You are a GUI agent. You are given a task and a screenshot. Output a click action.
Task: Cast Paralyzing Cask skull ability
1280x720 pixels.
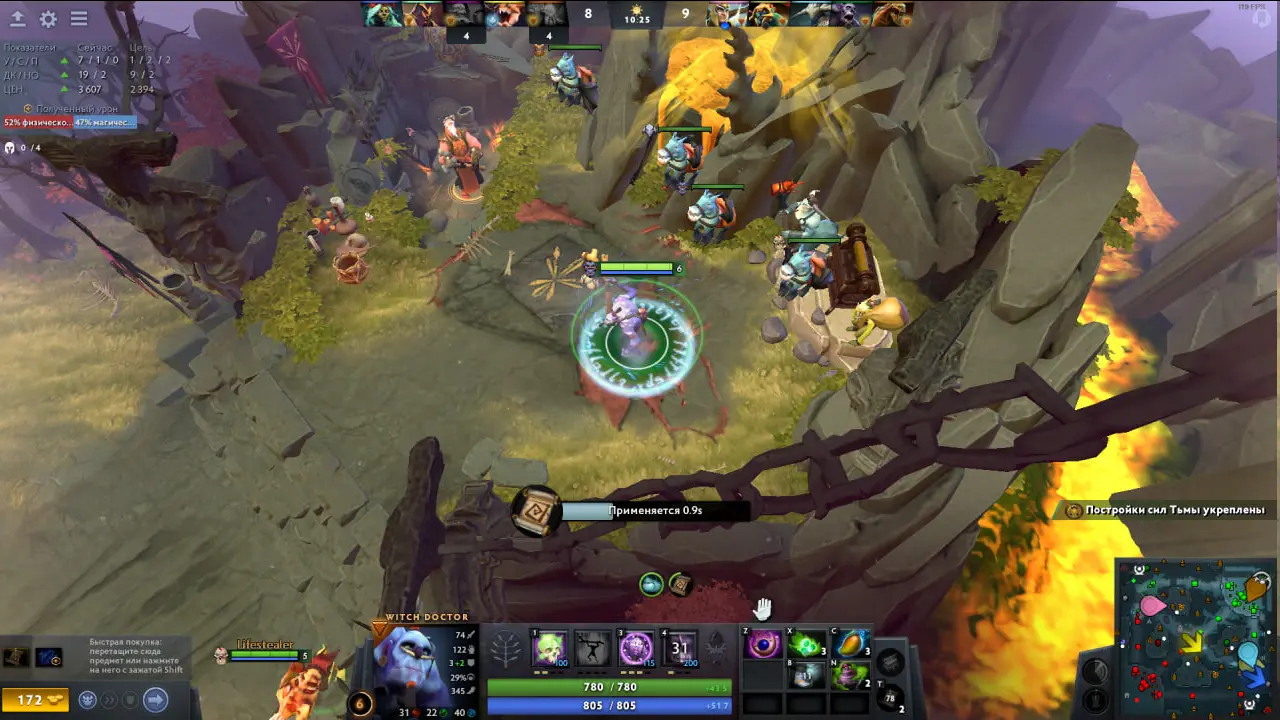[549, 649]
